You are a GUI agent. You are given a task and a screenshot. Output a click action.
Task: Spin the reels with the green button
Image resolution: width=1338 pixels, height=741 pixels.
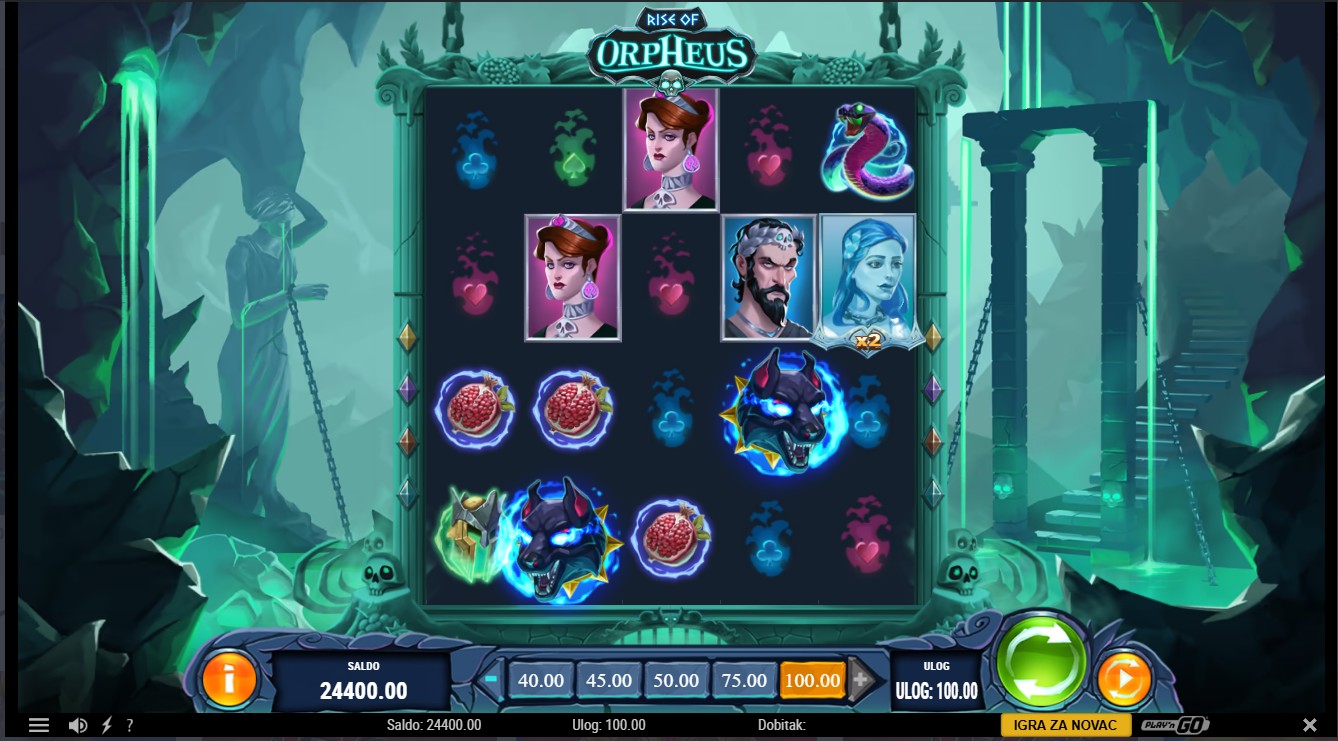coord(1041,661)
